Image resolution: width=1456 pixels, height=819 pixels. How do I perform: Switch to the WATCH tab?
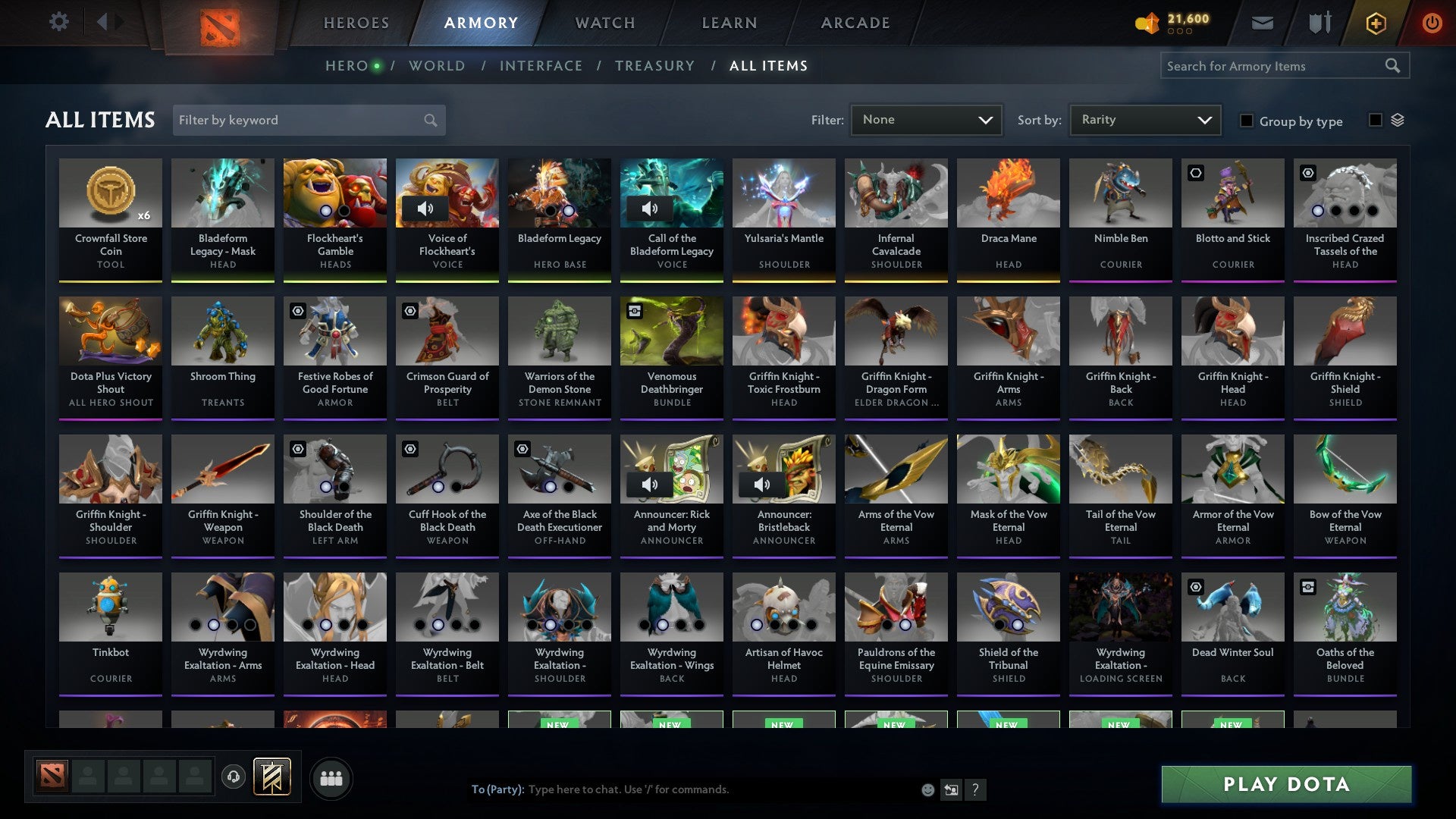(x=604, y=23)
